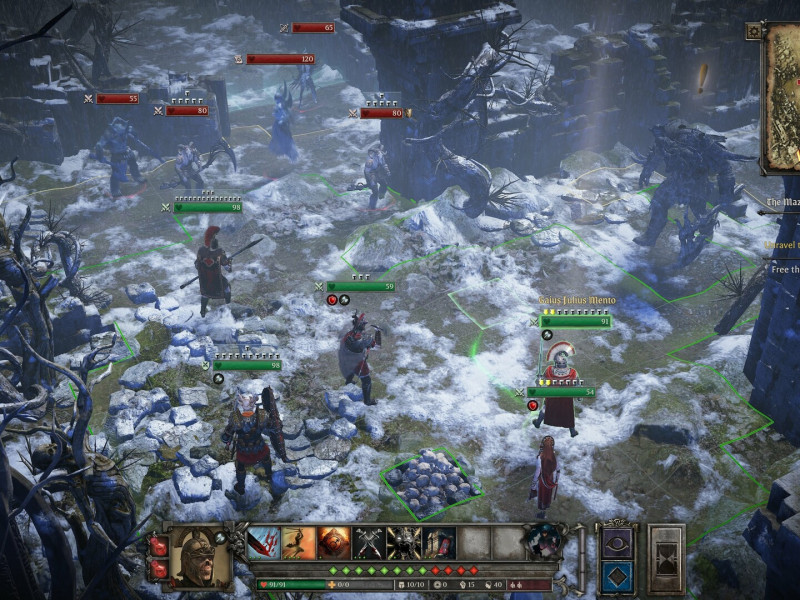800x600 pixels.
Task: Activate the bloody slash attack ability
Action: [x=264, y=543]
